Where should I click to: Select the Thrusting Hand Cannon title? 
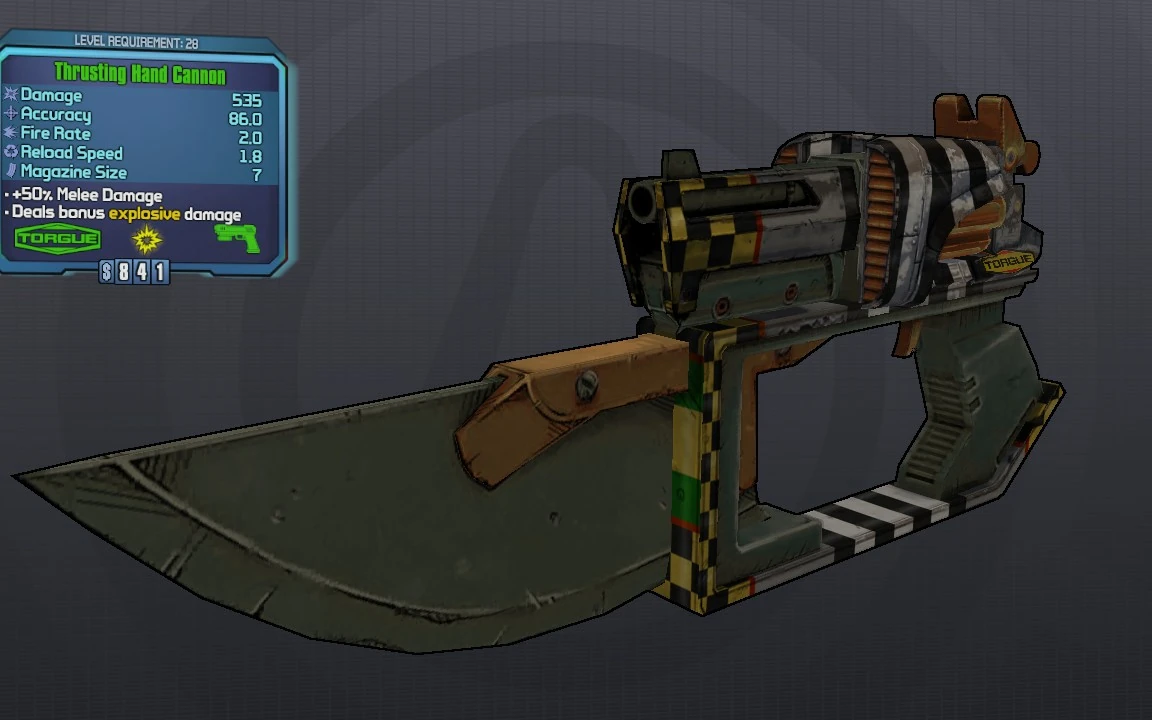pos(140,74)
